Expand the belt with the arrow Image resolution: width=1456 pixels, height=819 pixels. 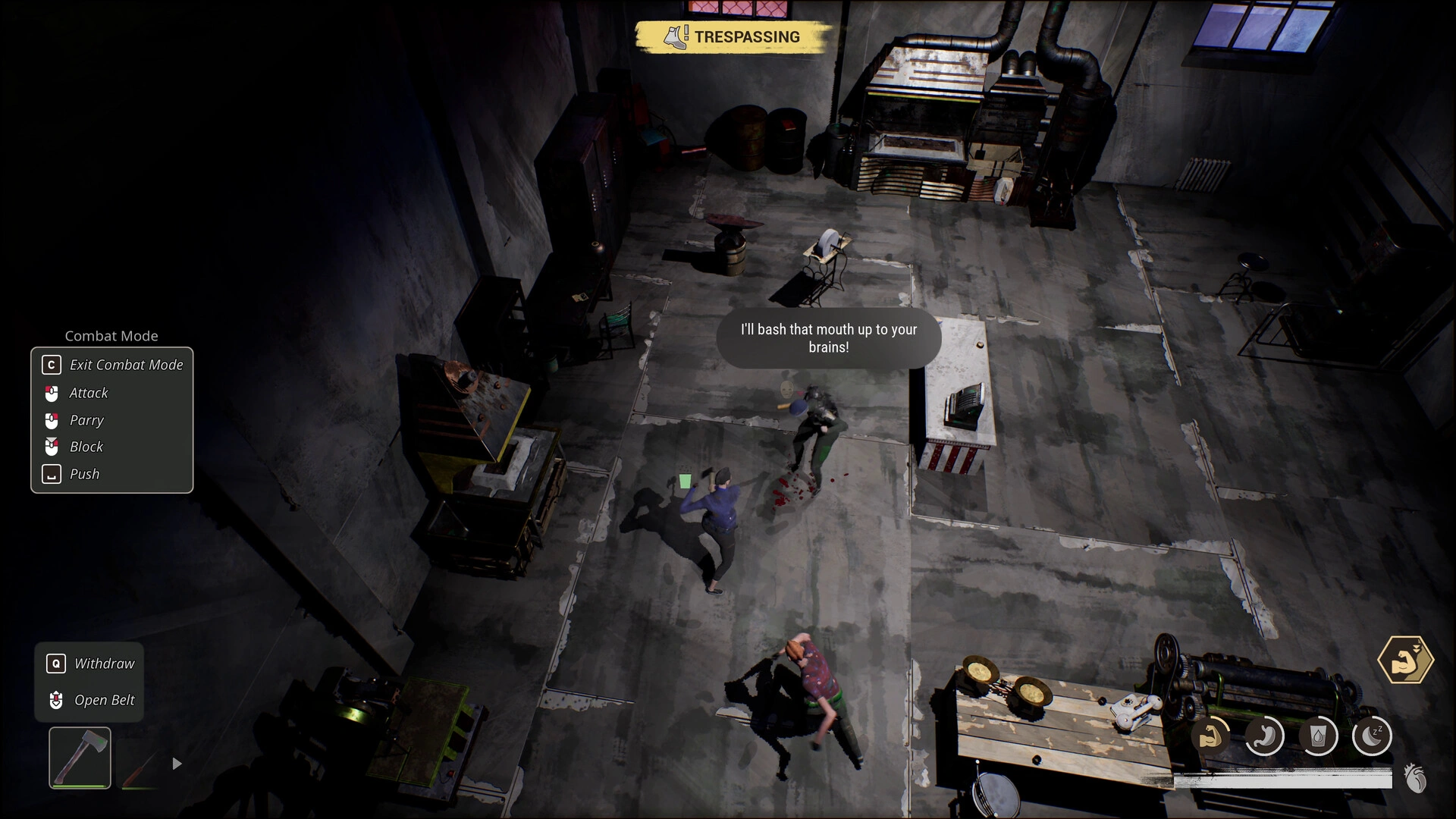177,764
